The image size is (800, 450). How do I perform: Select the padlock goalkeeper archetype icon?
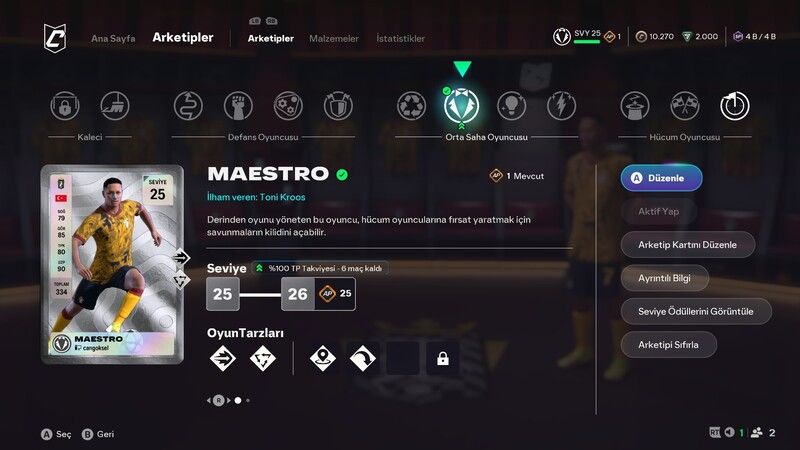(66, 106)
